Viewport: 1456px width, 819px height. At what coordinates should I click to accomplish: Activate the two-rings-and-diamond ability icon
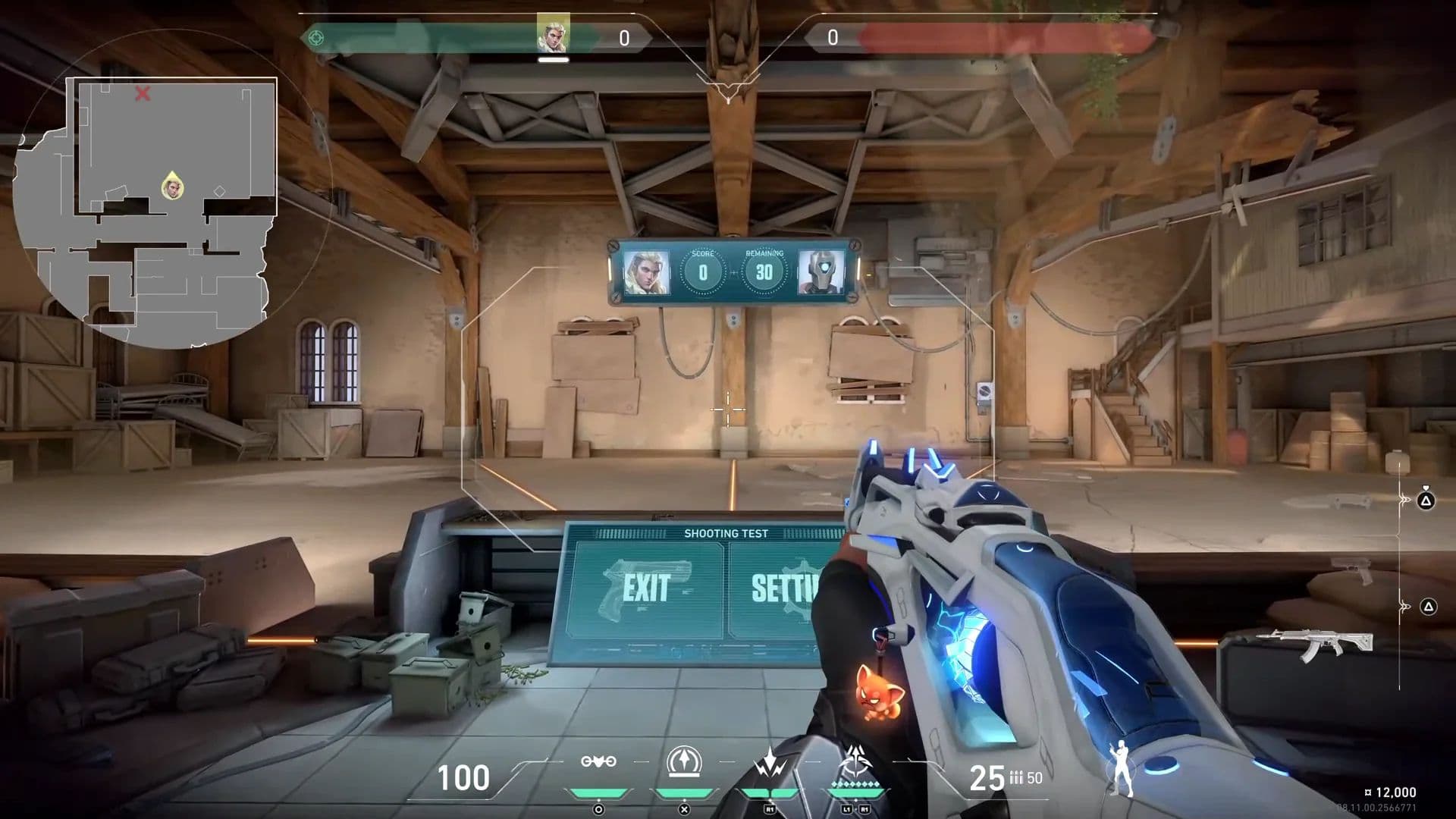pos(598,761)
